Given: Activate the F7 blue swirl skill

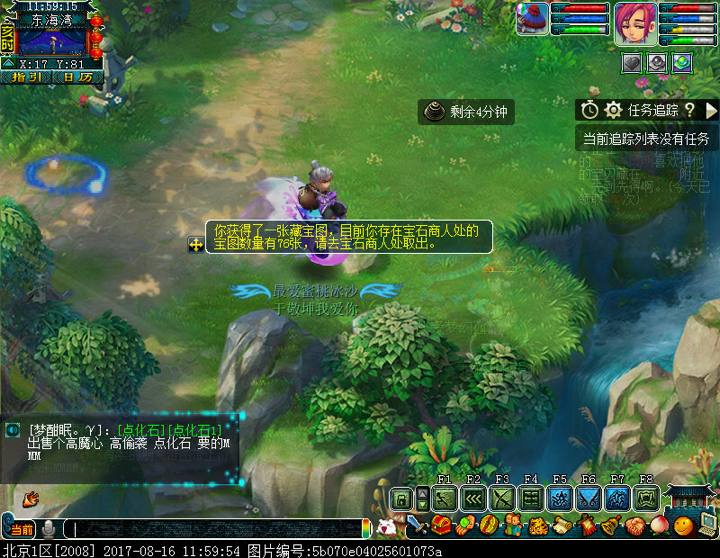Looking at the screenshot, I should [x=618, y=498].
